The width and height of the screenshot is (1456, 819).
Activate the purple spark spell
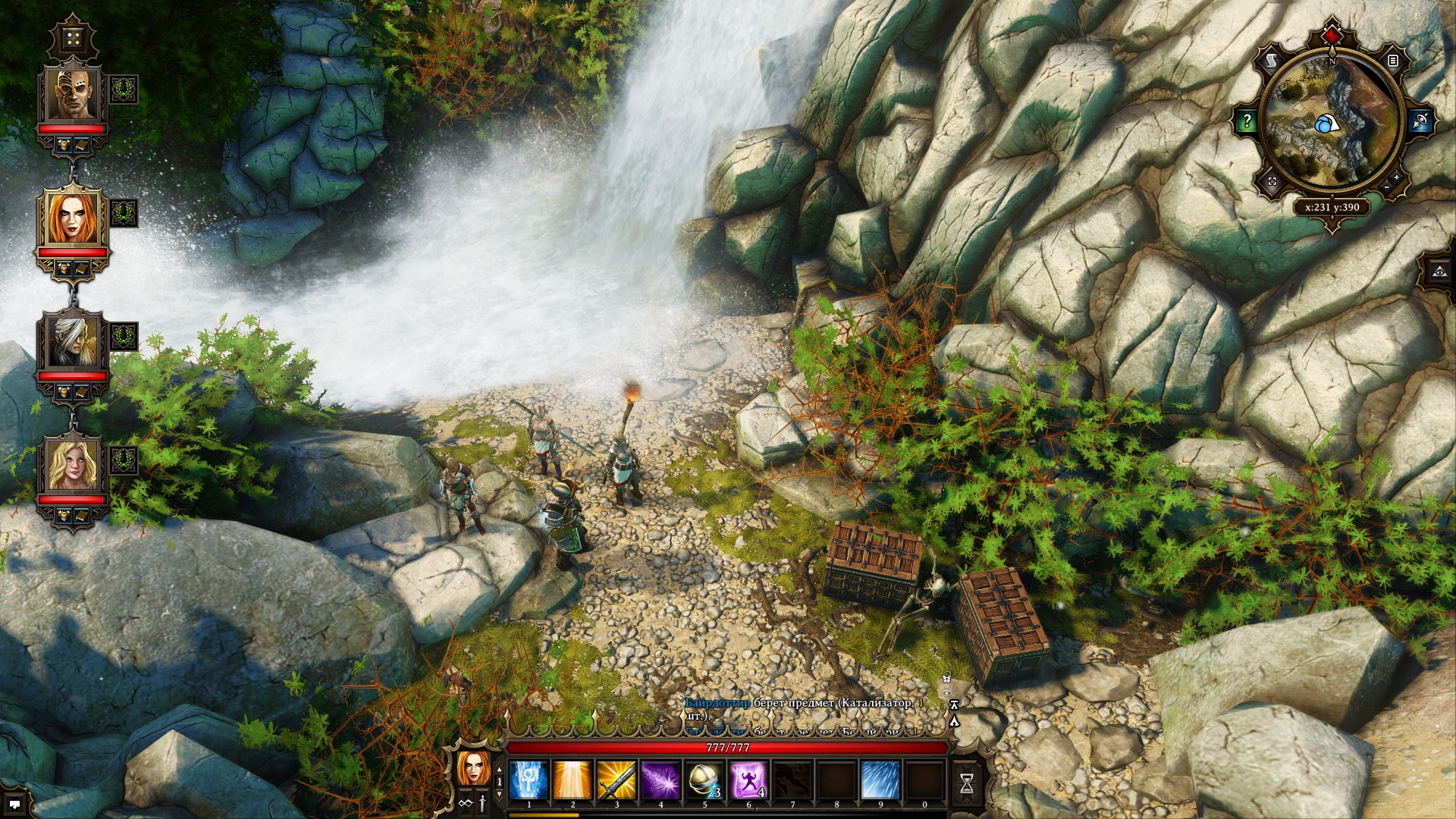661,780
